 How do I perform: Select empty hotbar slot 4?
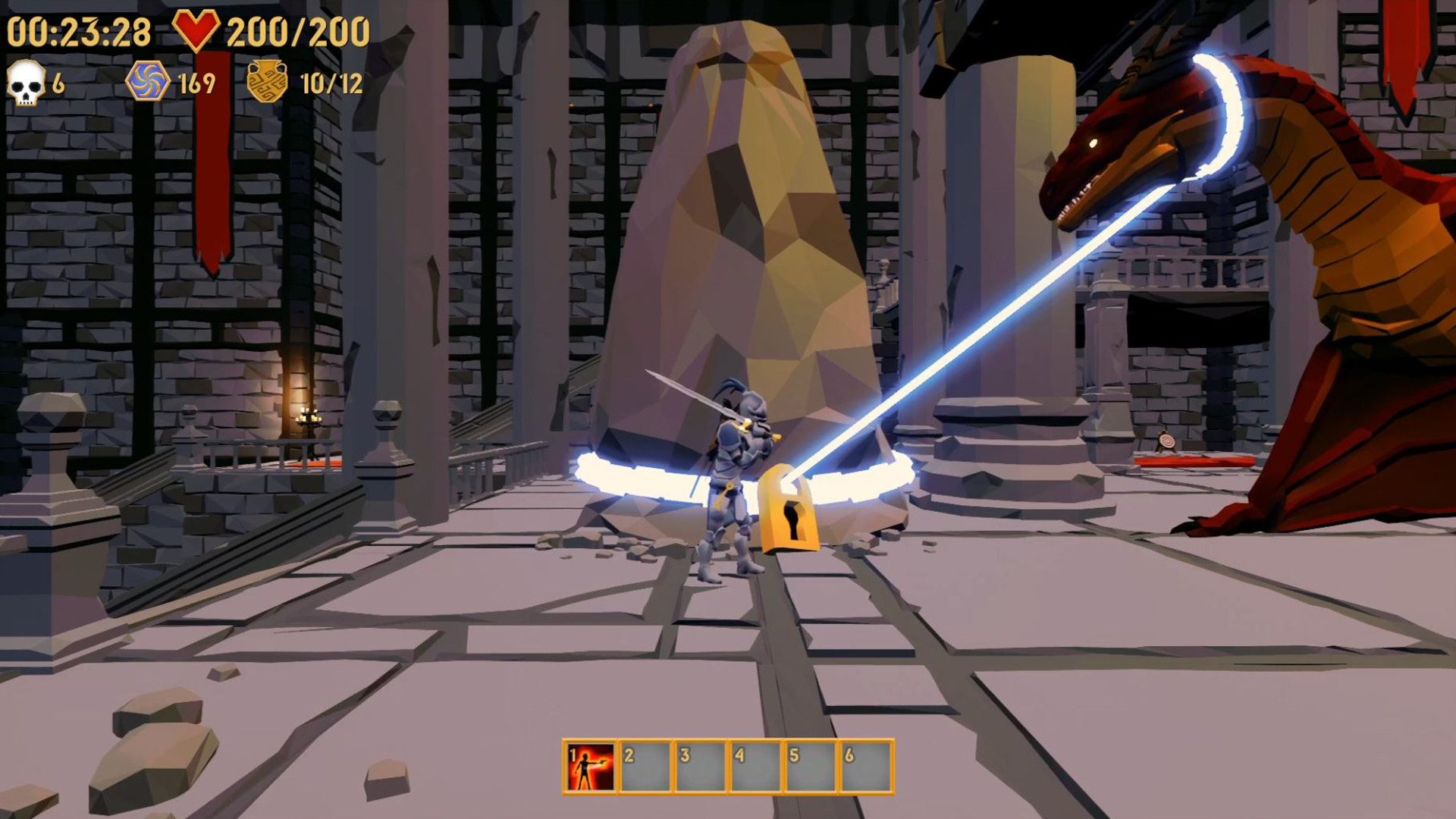pyautogui.click(x=757, y=762)
